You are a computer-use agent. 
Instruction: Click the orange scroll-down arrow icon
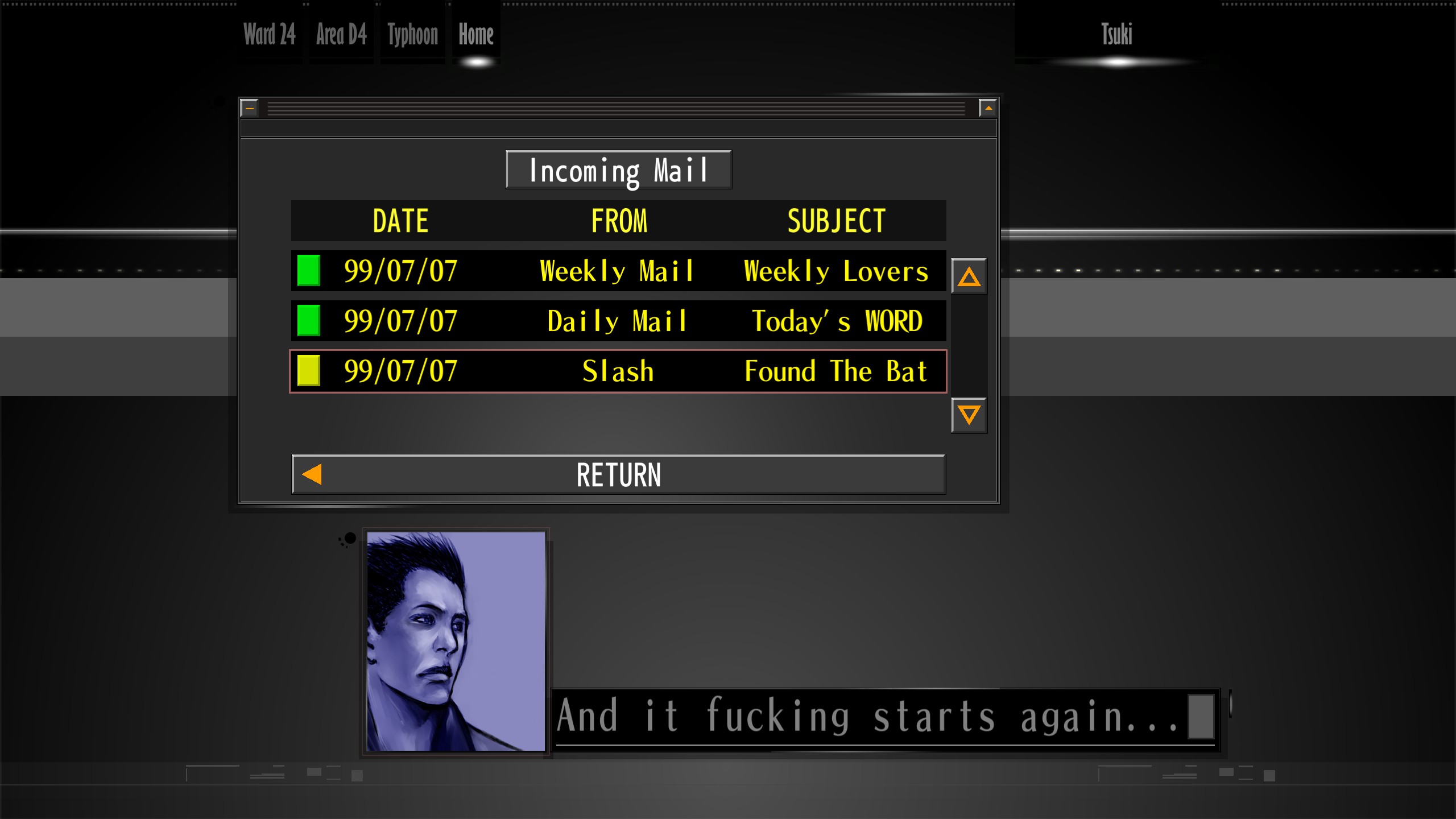(969, 417)
